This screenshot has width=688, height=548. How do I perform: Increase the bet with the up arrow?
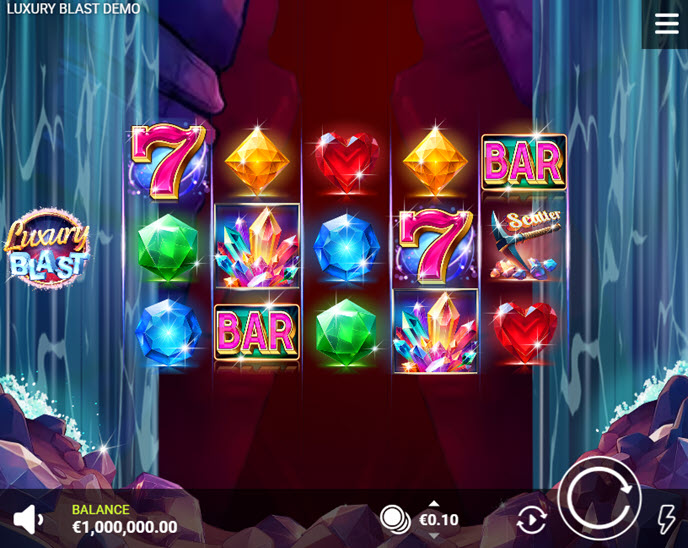pyautogui.click(x=433, y=504)
